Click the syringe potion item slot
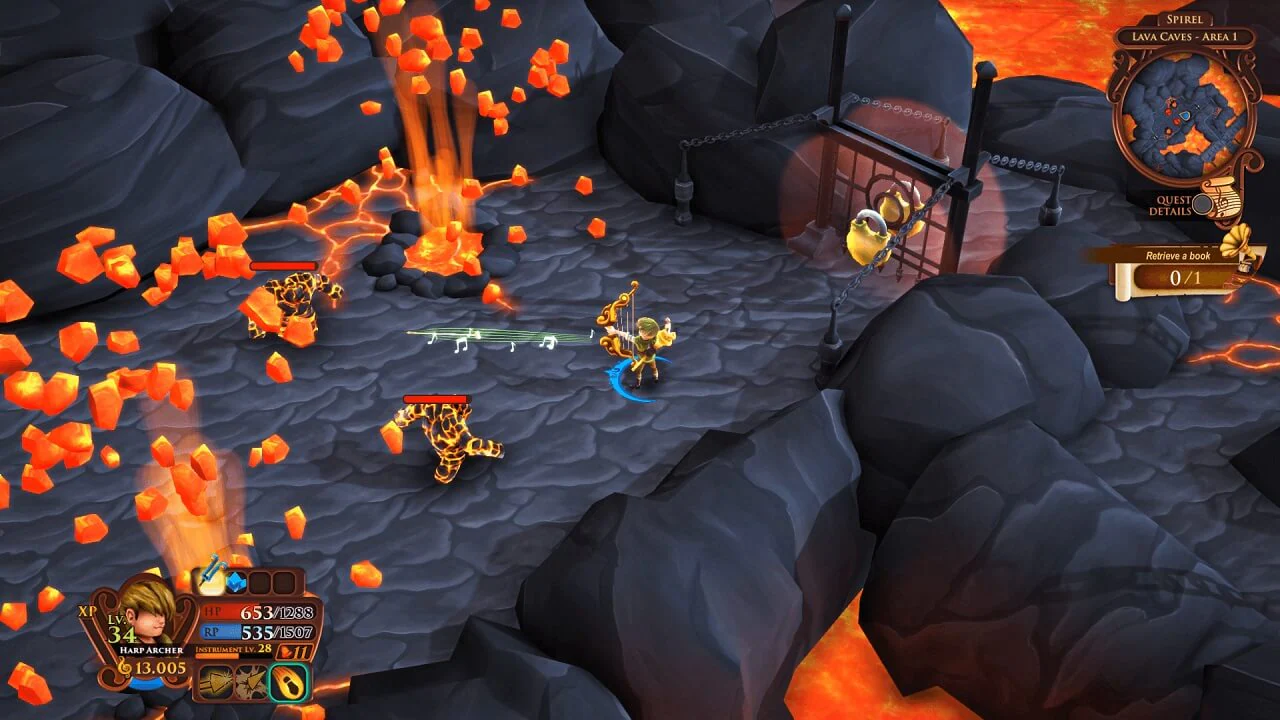Screen dimensions: 1280x720 (209, 581)
